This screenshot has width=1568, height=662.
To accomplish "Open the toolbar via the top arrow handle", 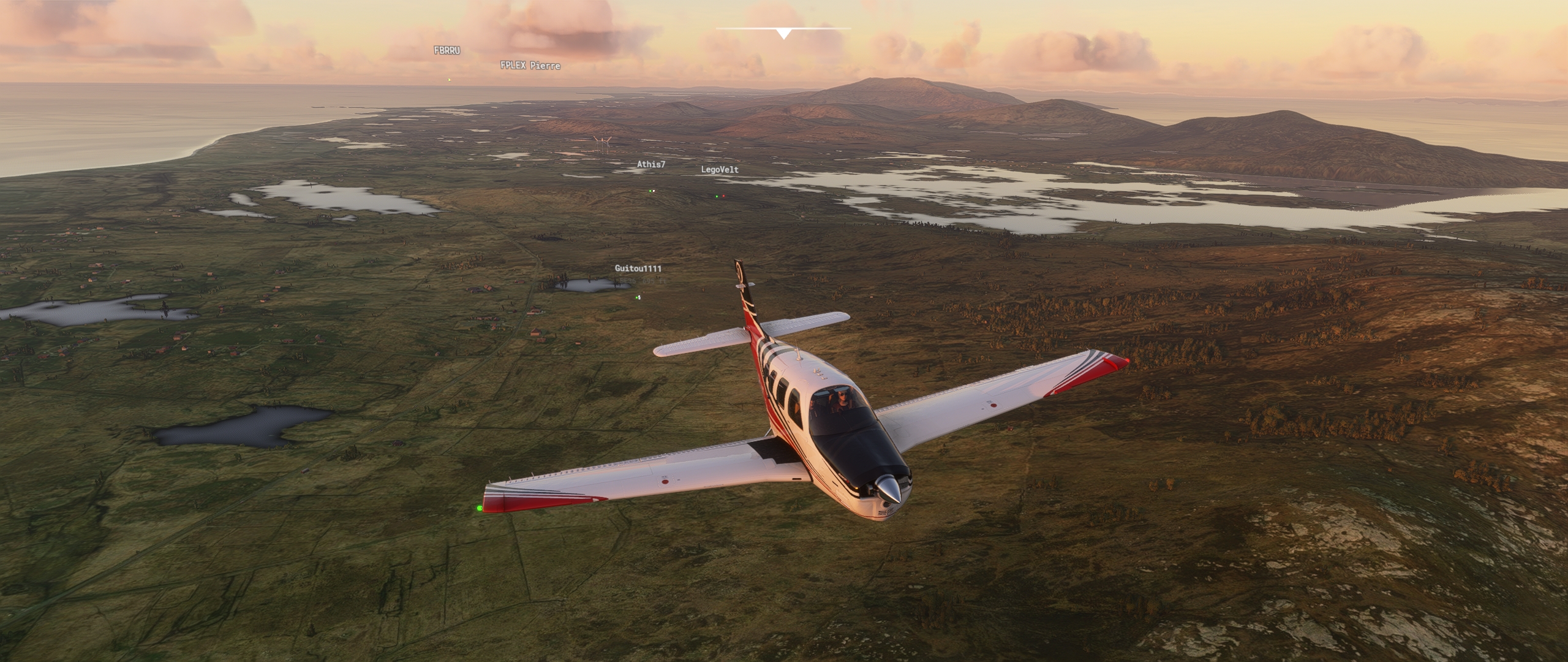I will tap(783, 33).
